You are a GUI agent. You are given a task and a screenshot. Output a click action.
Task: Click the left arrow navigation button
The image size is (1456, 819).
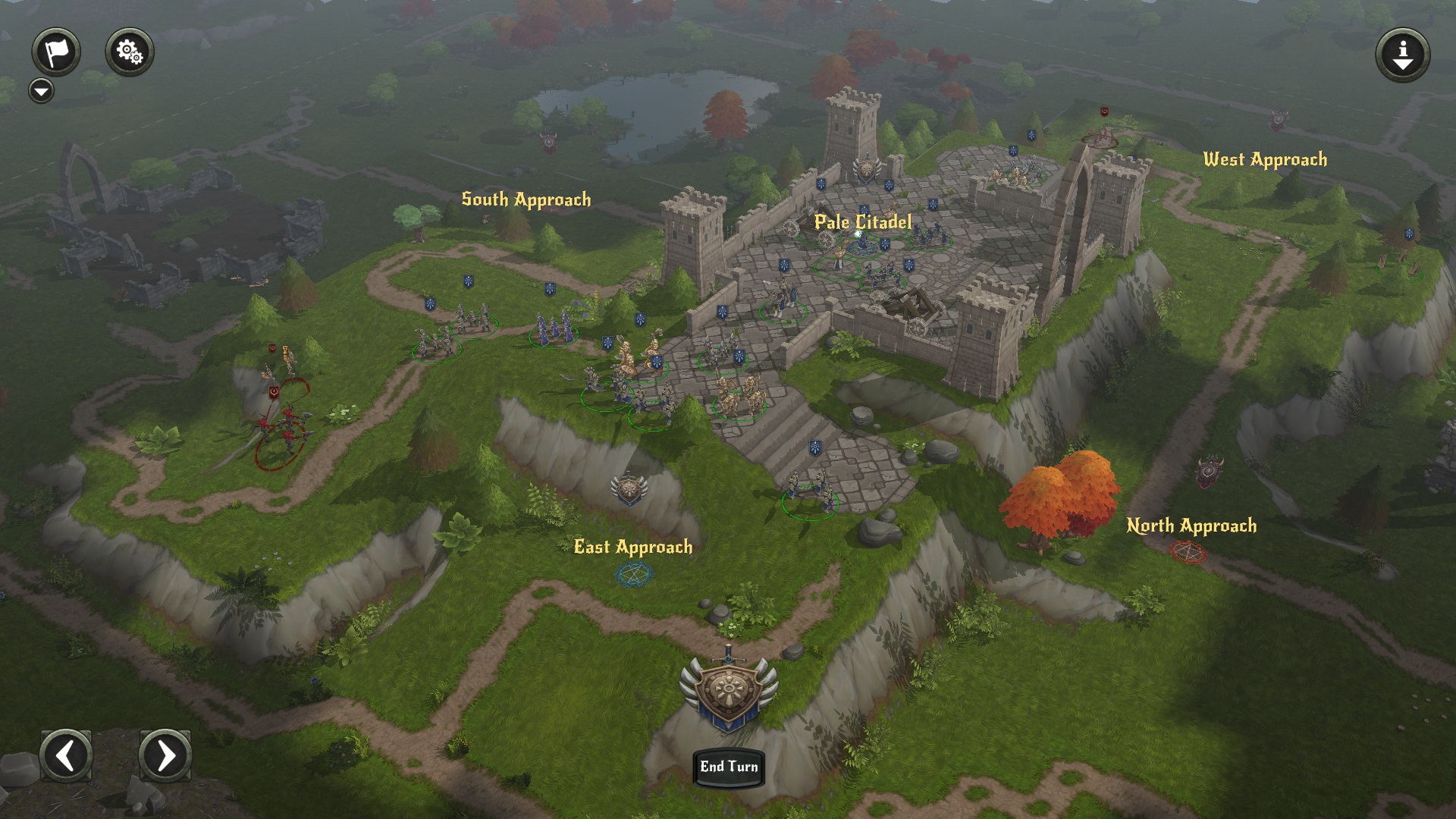(65, 755)
